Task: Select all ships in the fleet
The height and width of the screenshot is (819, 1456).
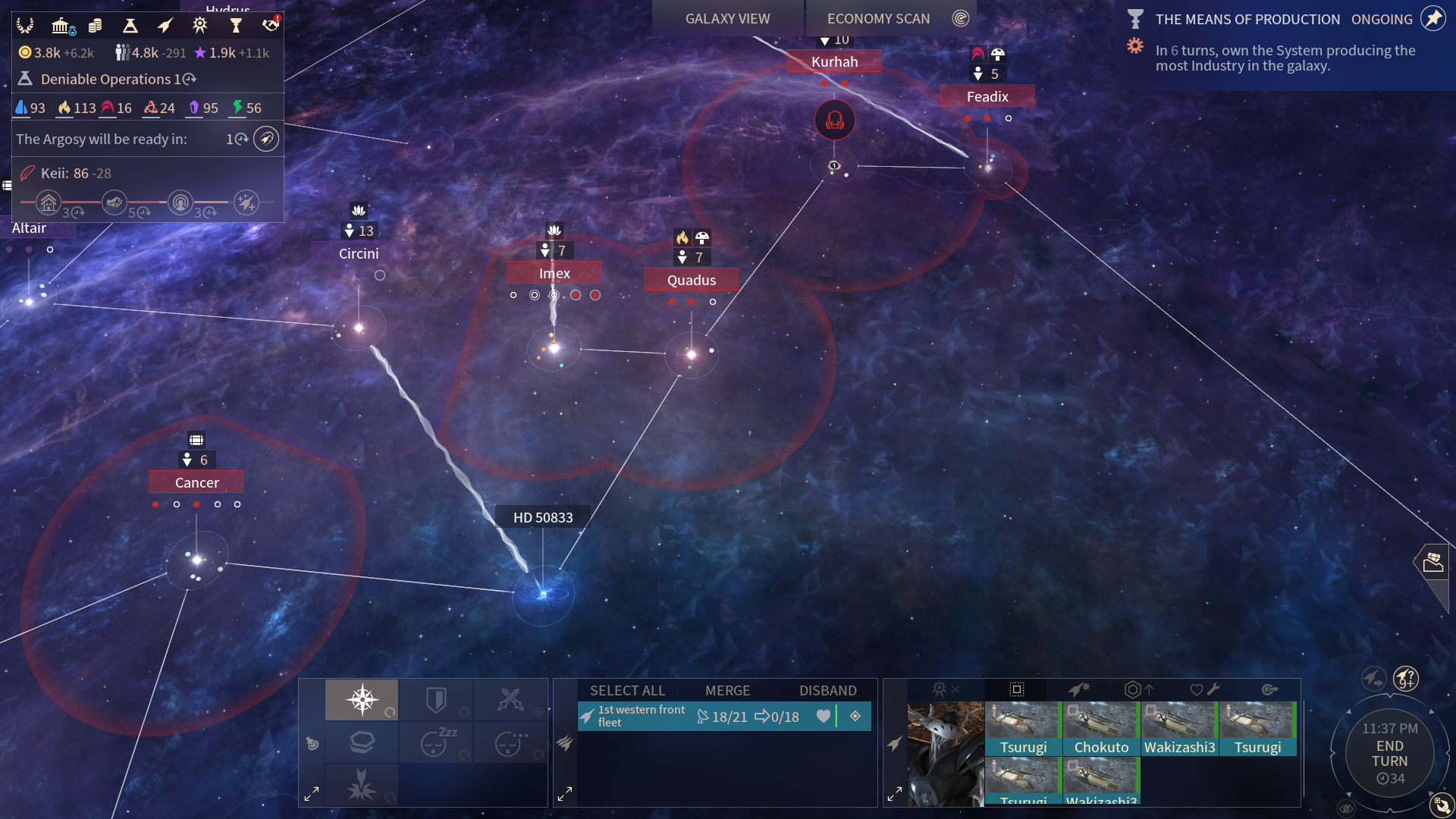Action: click(x=627, y=690)
